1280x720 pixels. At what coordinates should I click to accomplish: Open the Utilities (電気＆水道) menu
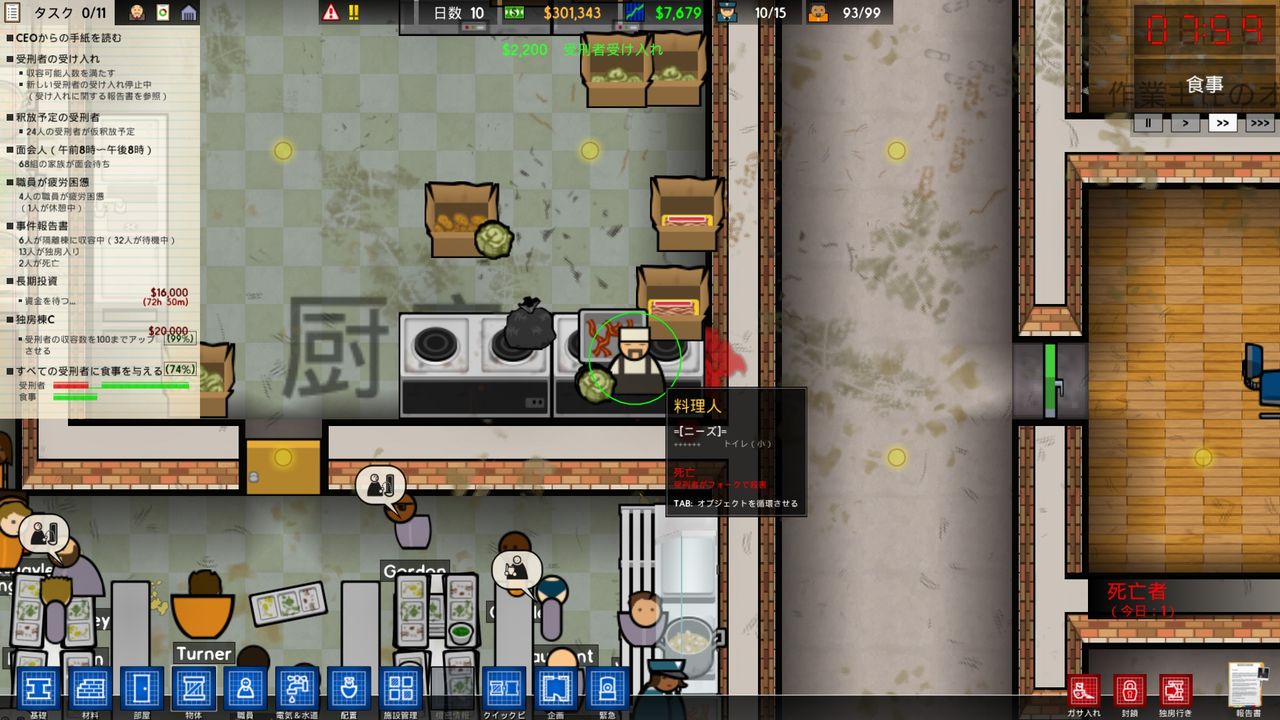(294, 690)
